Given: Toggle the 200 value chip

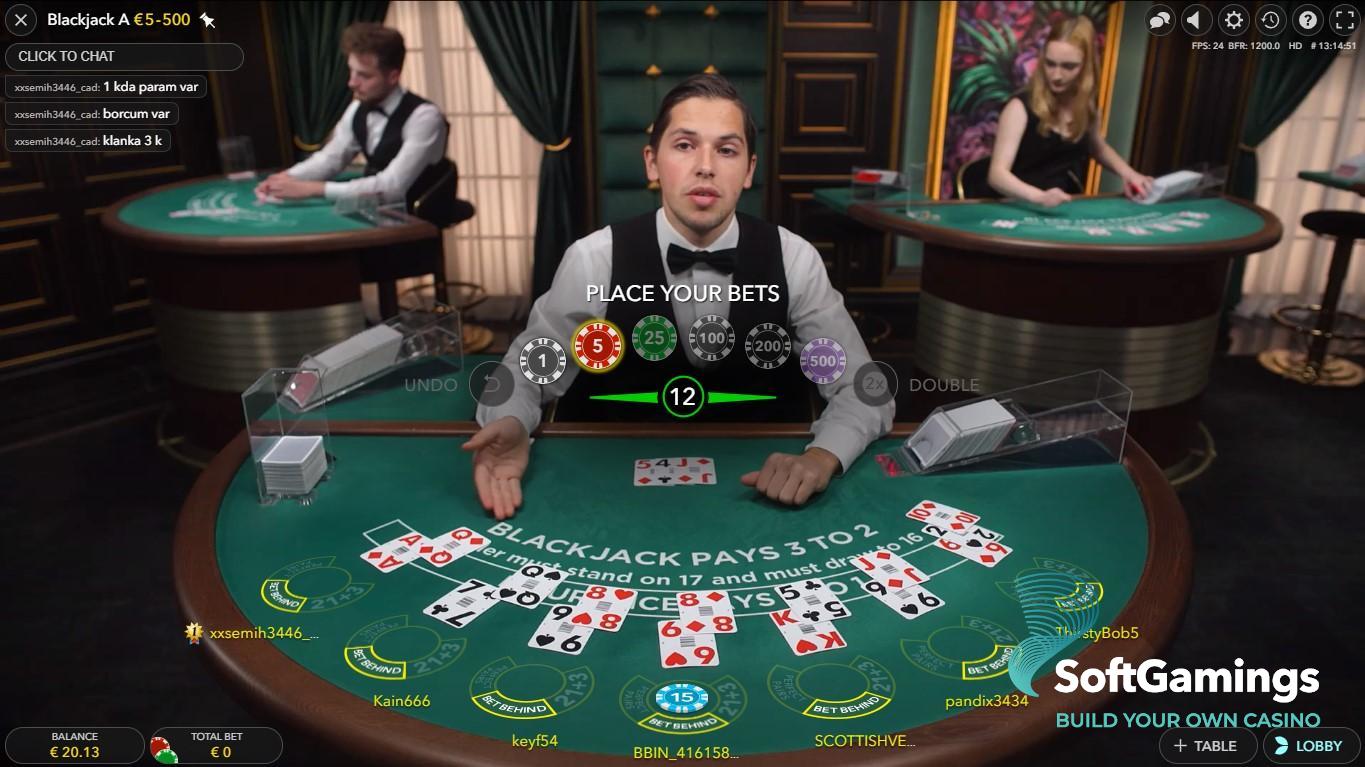Looking at the screenshot, I should point(767,346).
